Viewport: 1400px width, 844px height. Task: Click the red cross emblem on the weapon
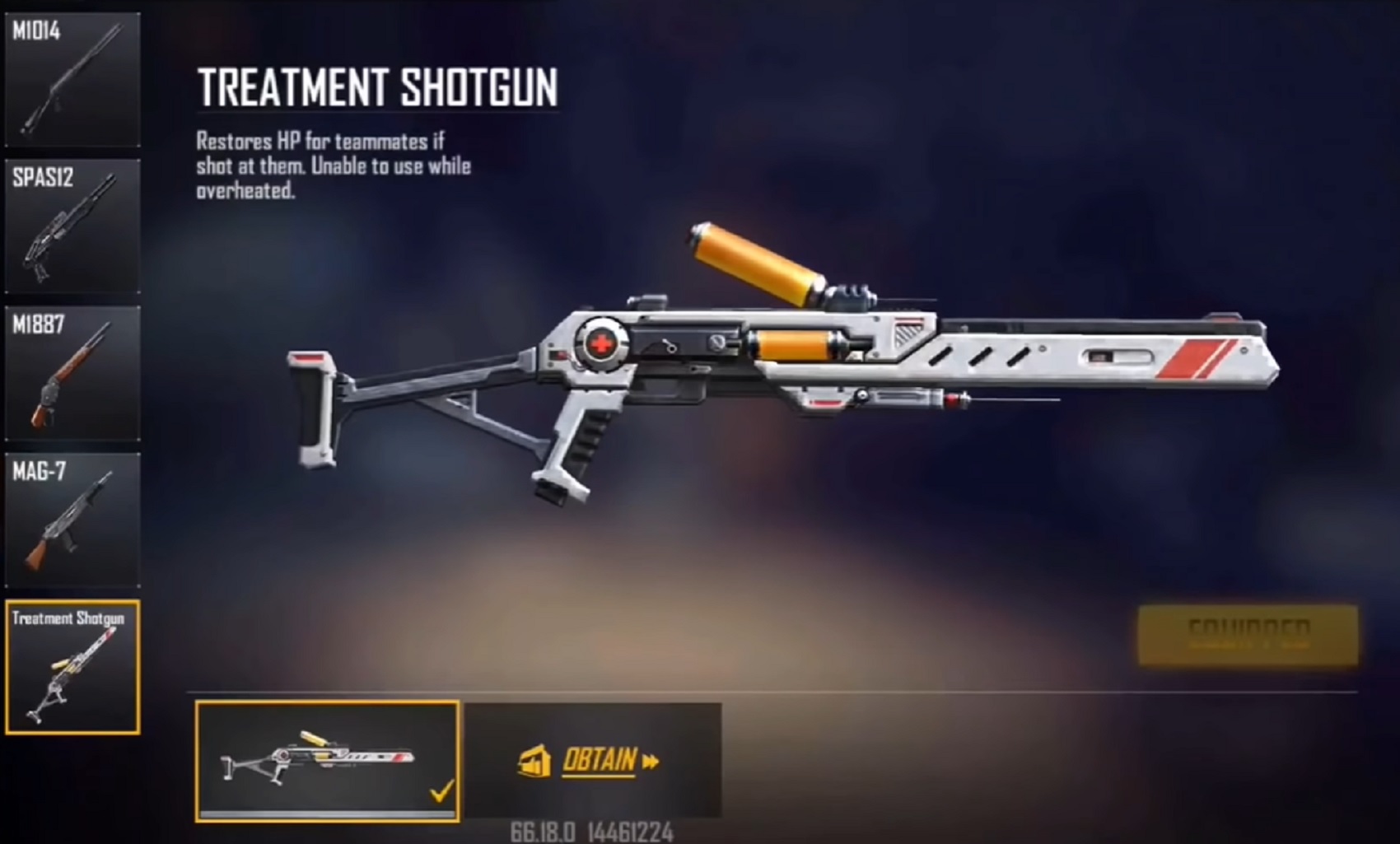(600, 346)
